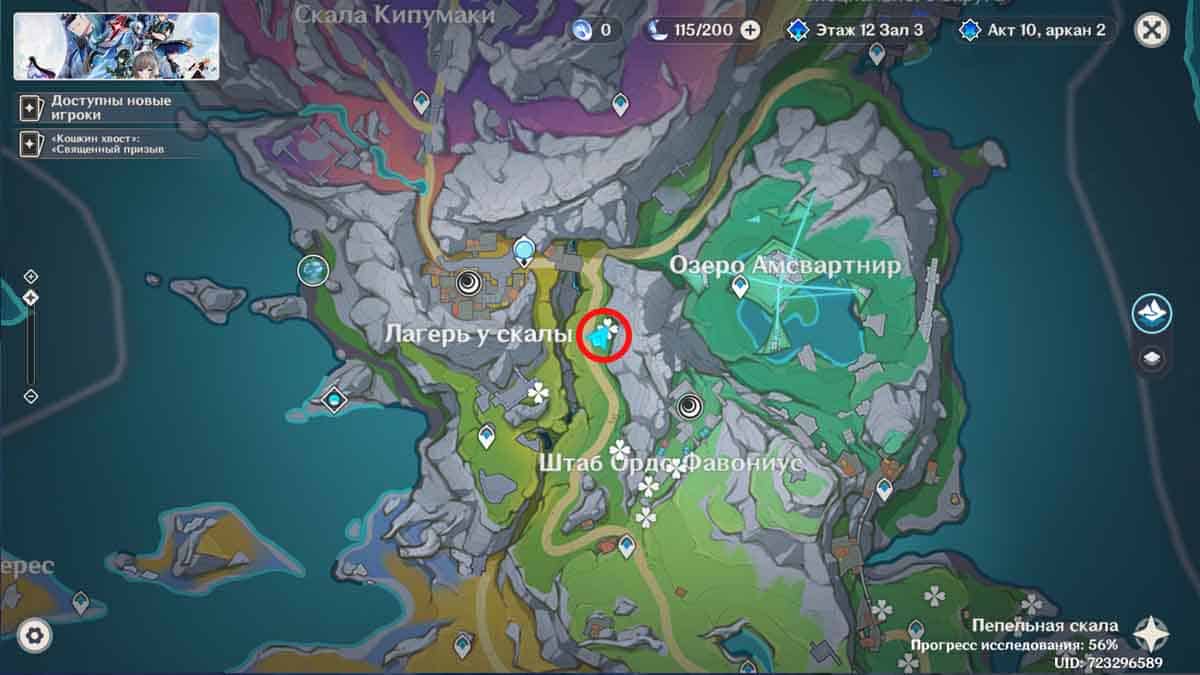
Task: Open the region selection mountain icon
Action: [x=1152, y=313]
